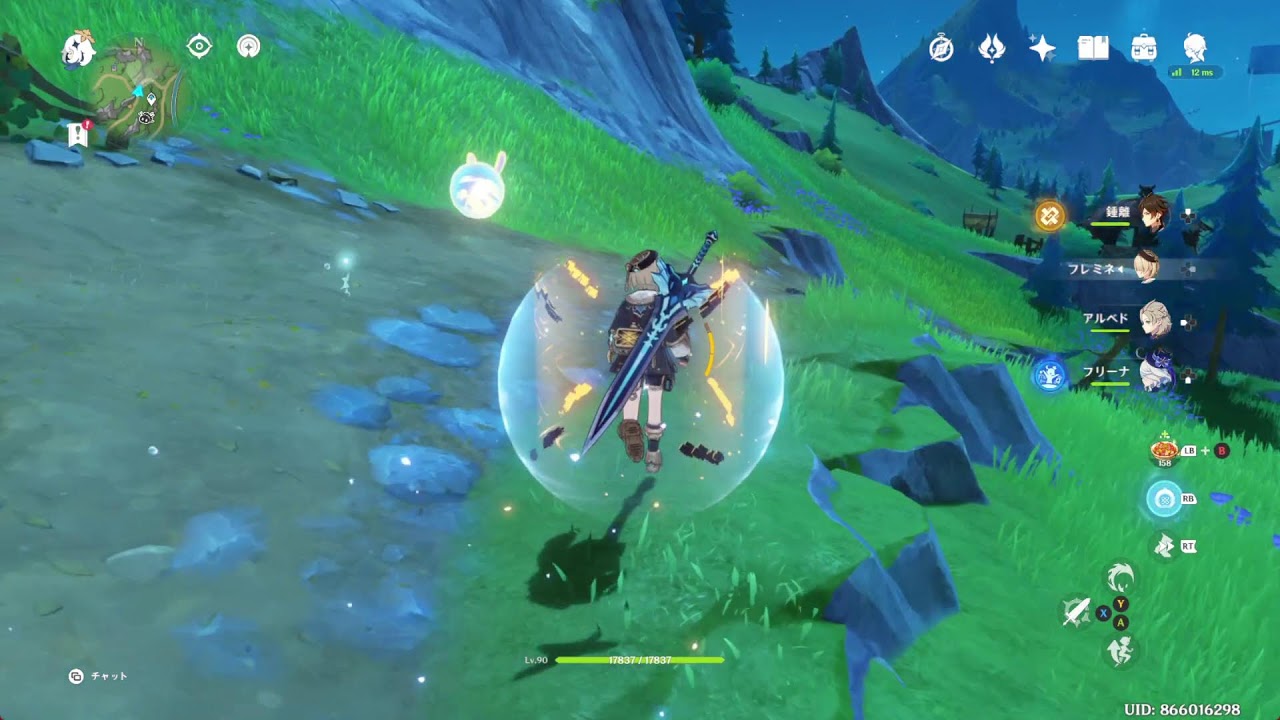1280x720 pixels.
Task: Switch to party member 鍾離
Action: 1151,215
